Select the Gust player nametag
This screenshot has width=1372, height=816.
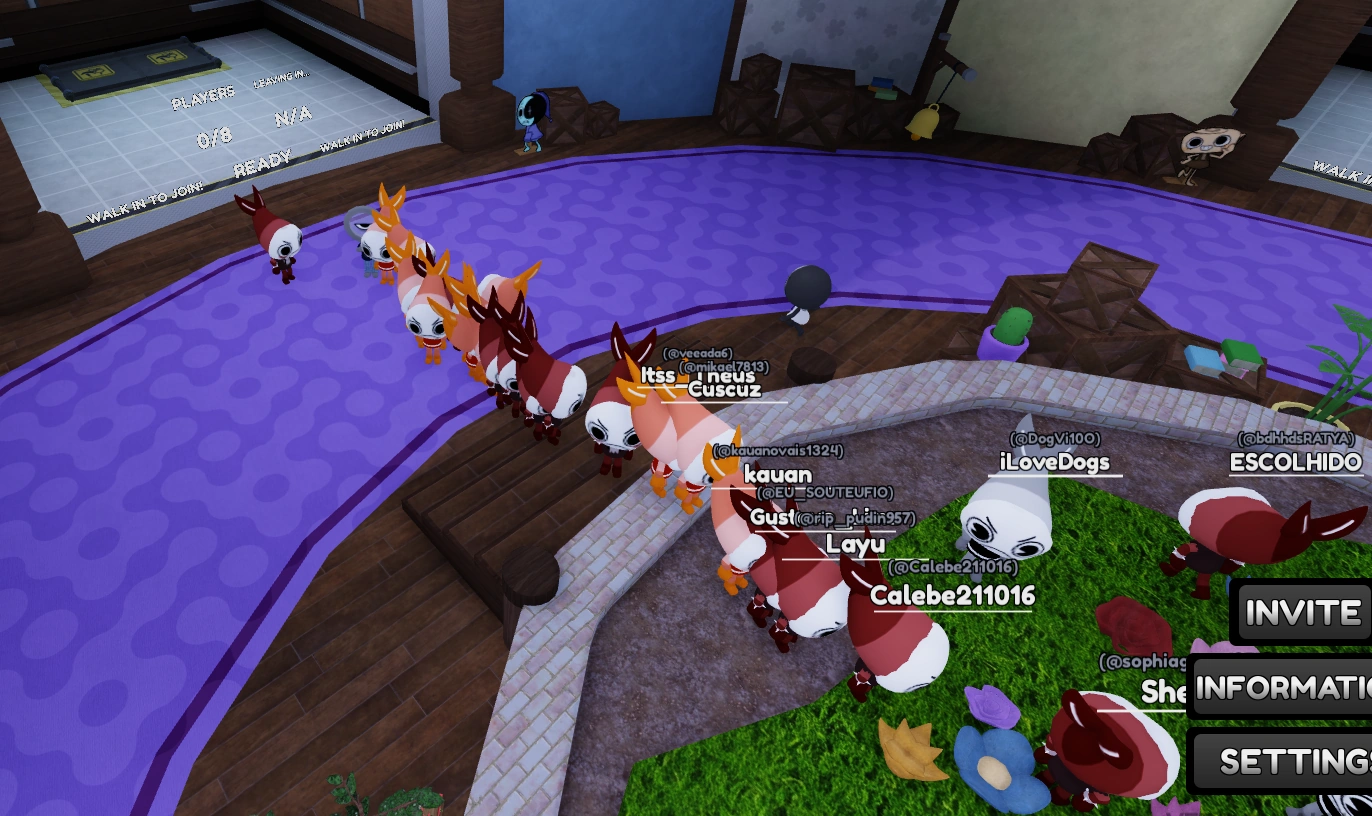773,517
